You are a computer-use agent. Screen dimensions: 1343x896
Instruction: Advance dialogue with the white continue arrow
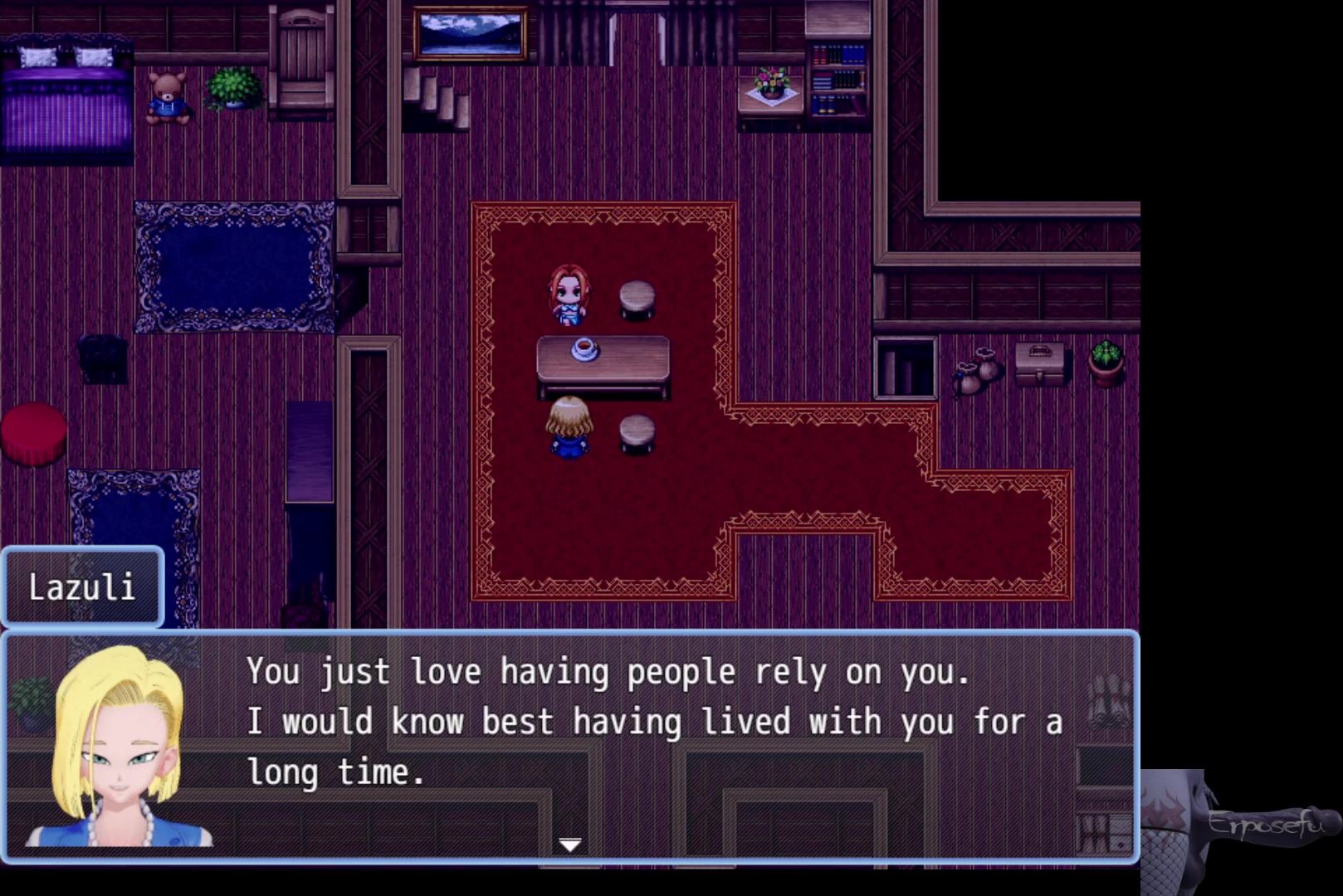click(569, 845)
